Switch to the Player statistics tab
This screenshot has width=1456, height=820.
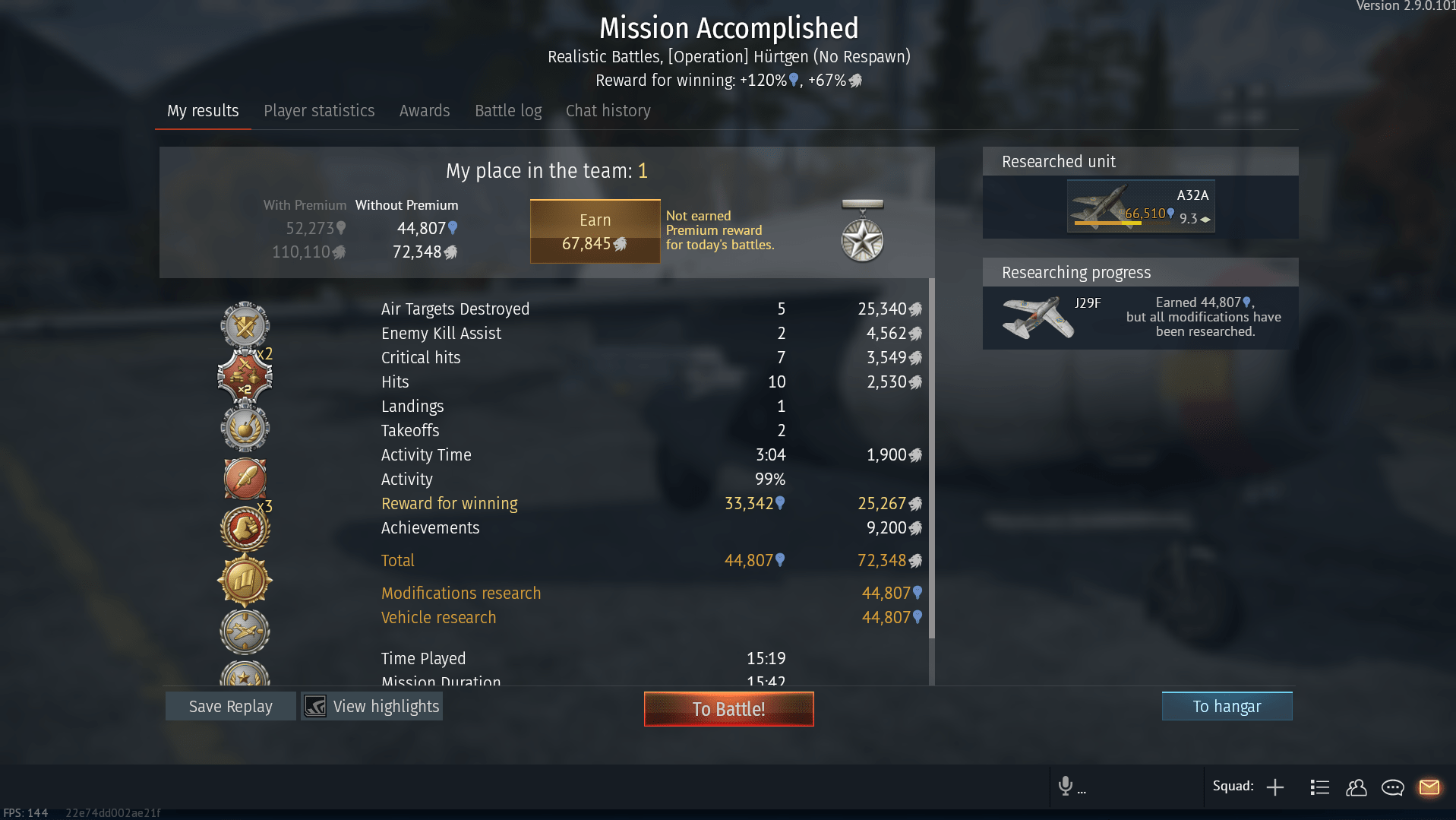click(319, 110)
